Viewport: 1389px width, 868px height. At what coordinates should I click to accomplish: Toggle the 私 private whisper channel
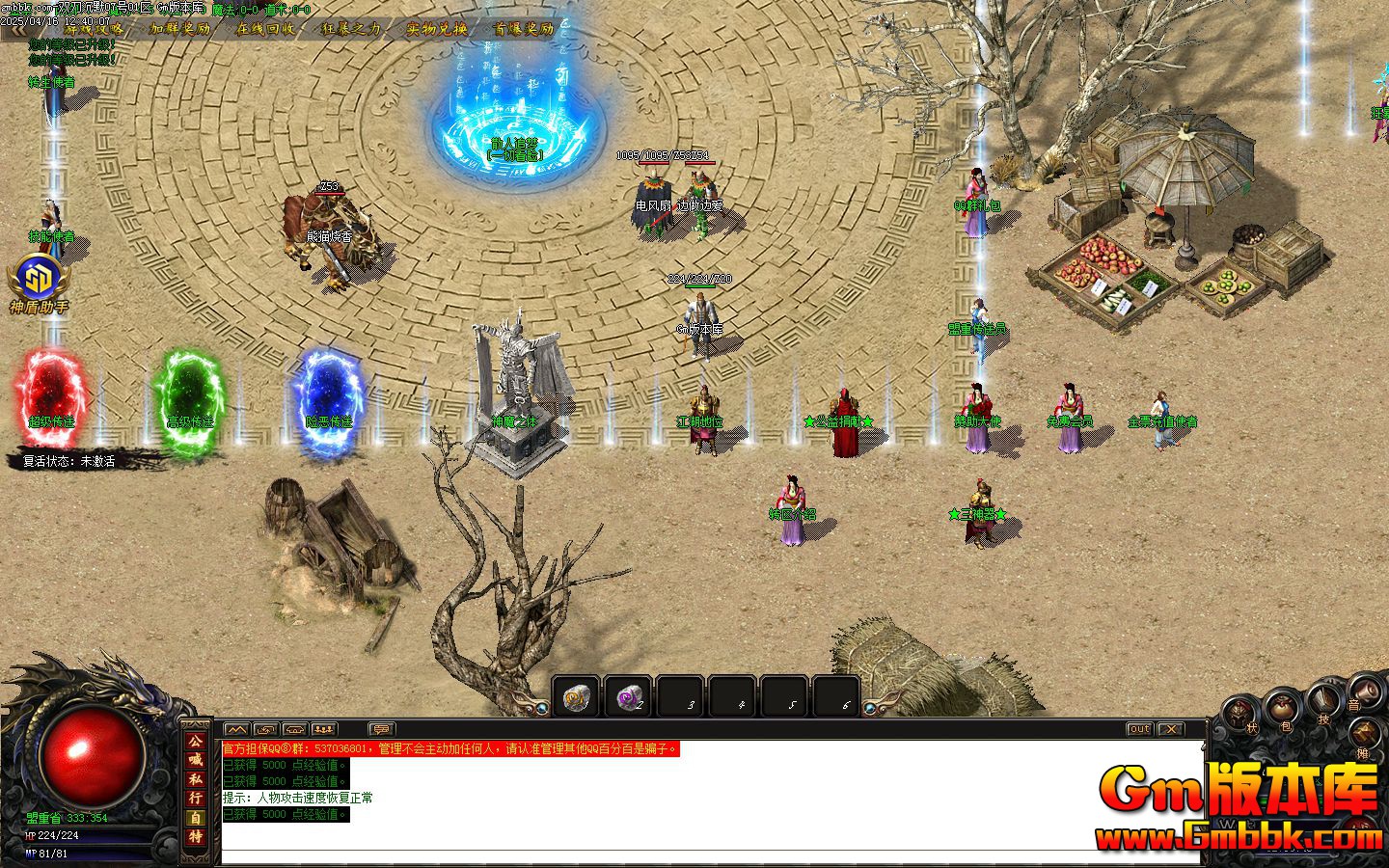tap(196, 778)
